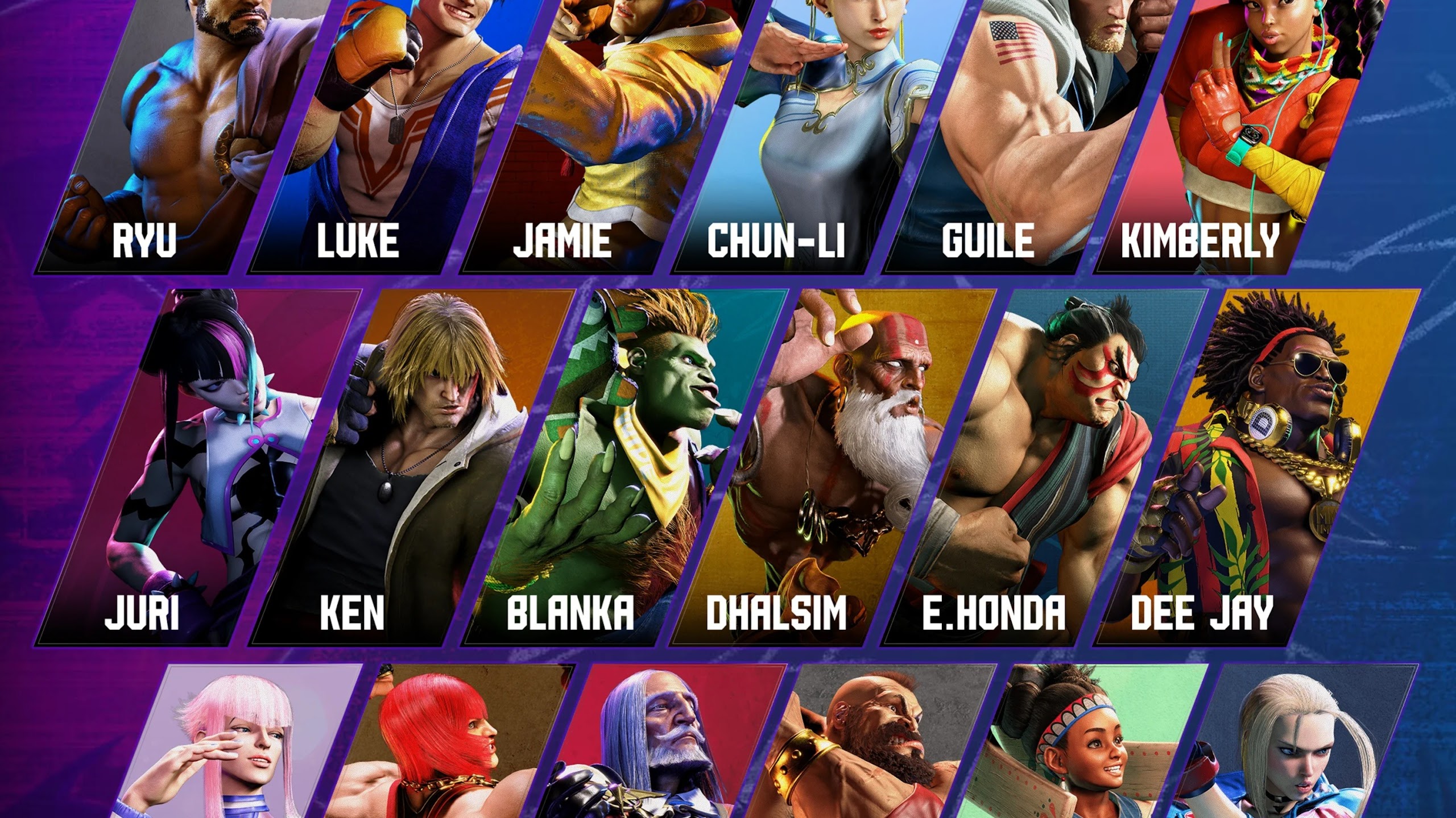Click Kimberly's roster tile

pos(1228,136)
